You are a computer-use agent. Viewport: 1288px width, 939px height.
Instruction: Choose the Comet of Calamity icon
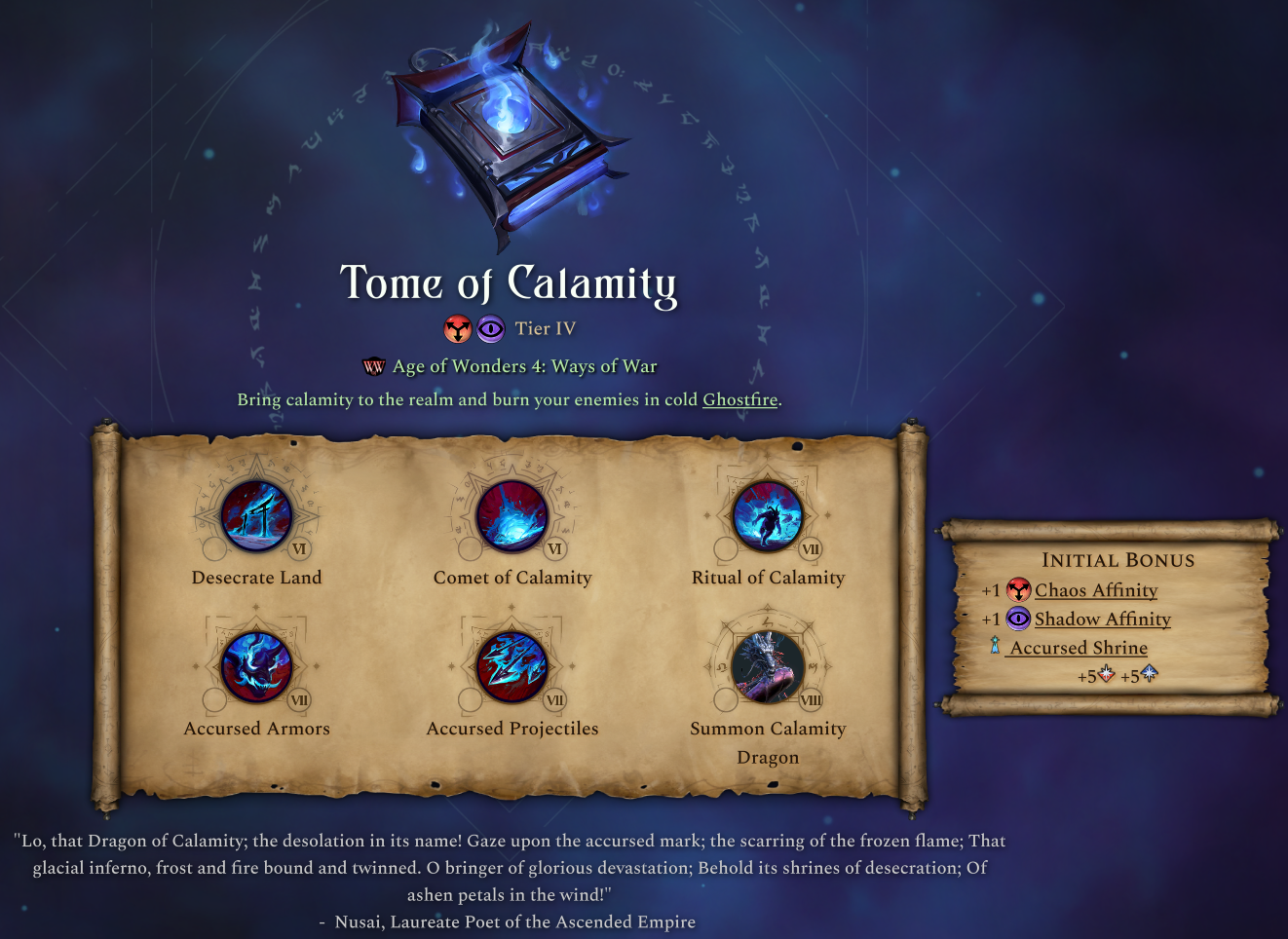(512, 515)
